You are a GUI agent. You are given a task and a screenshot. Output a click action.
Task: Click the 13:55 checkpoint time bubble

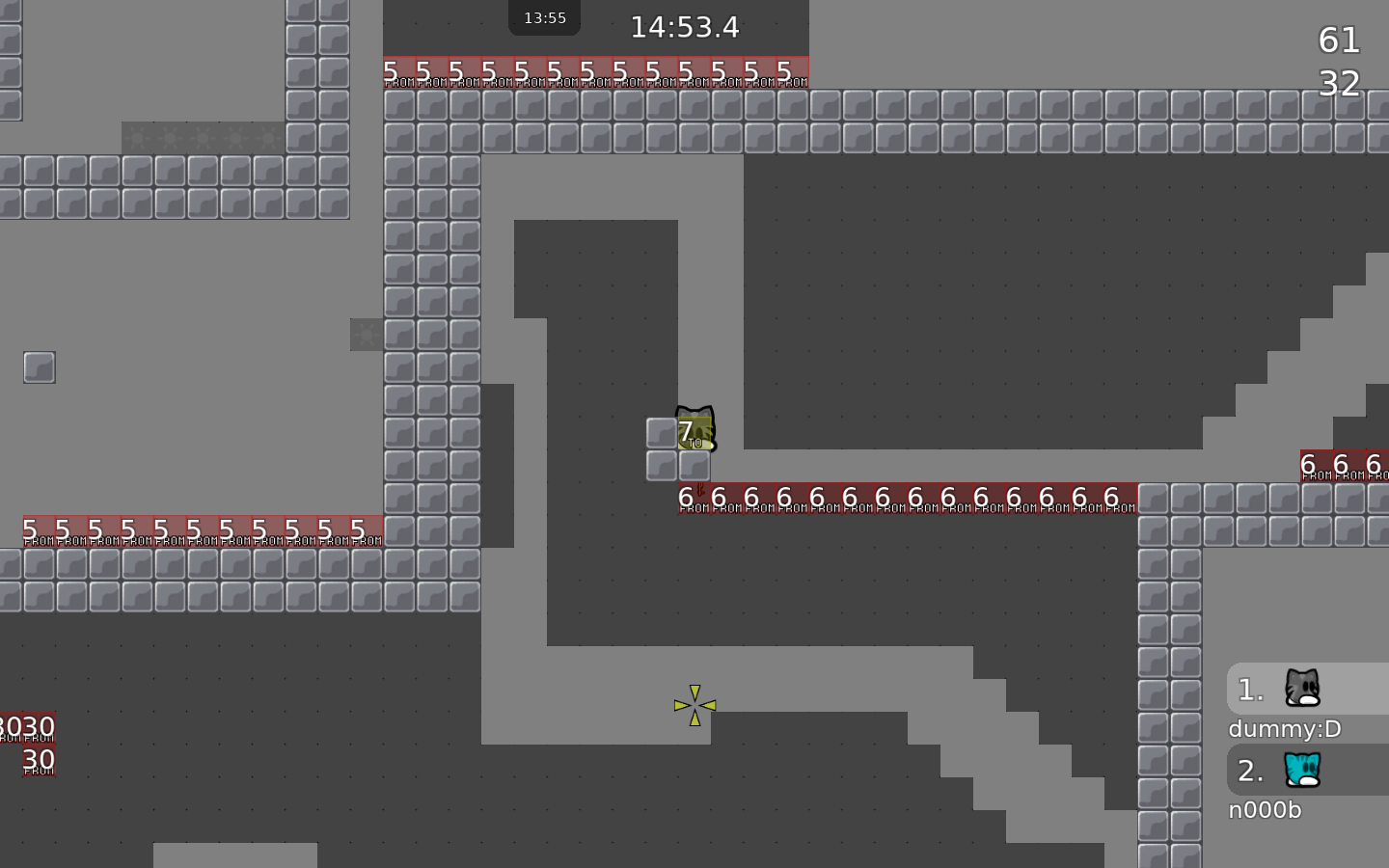tap(543, 16)
